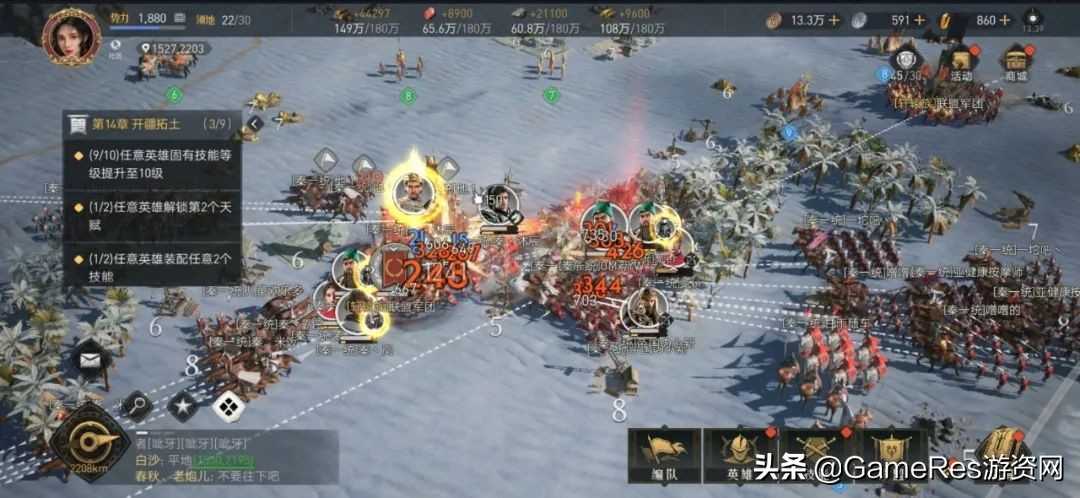Open the chat message box
This screenshot has height=498, width=1080.
[235, 458]
